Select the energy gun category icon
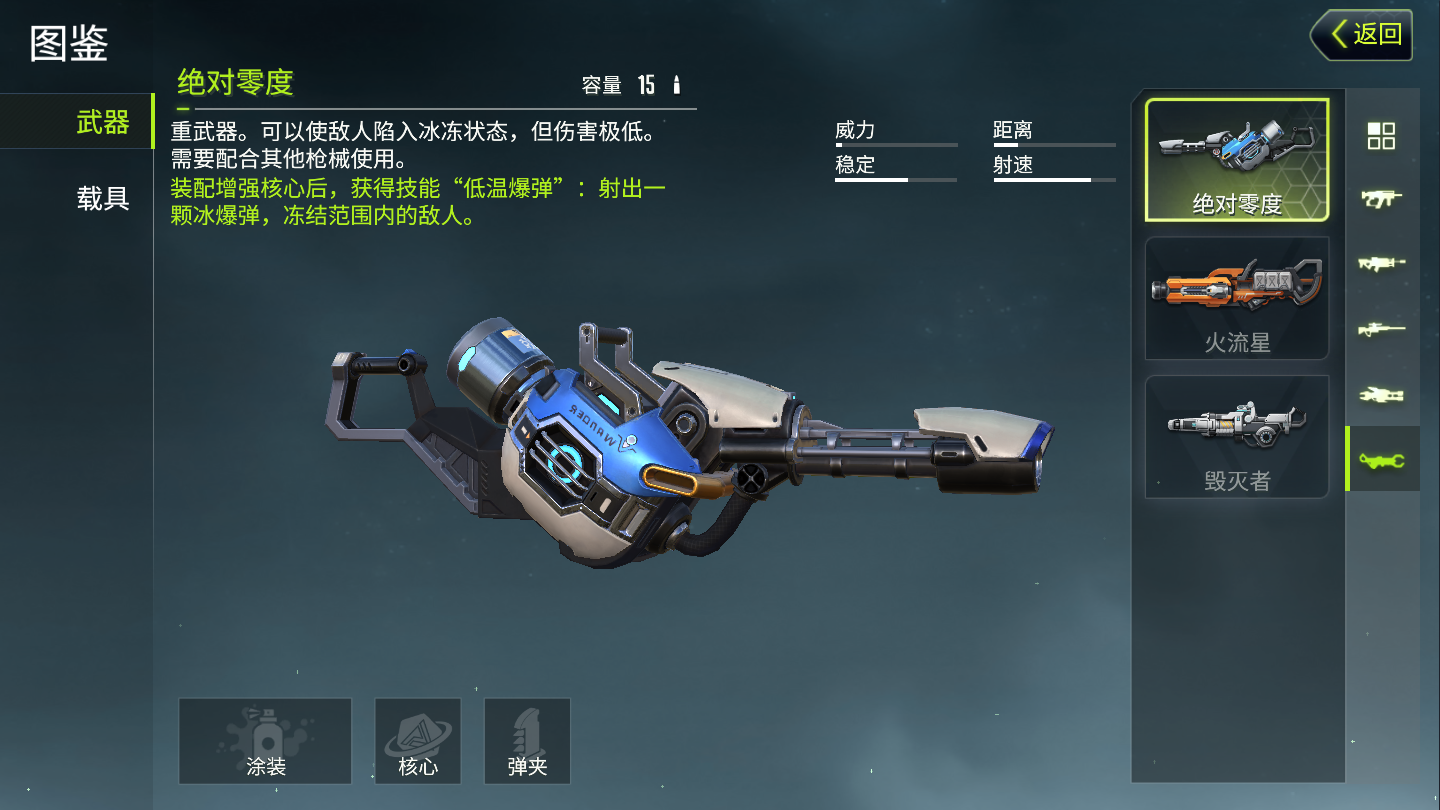Viewport: 1440px width, 810px height. [x=1381, y=395]
